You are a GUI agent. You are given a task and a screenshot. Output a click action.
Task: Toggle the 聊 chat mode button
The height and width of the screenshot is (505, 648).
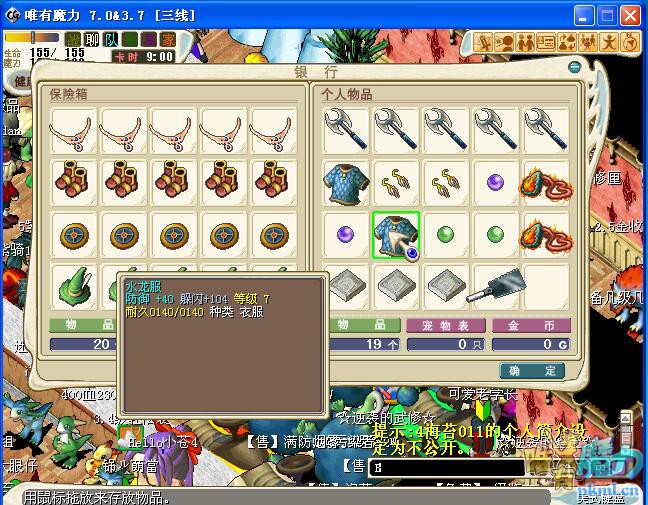[x=92, y=40]
